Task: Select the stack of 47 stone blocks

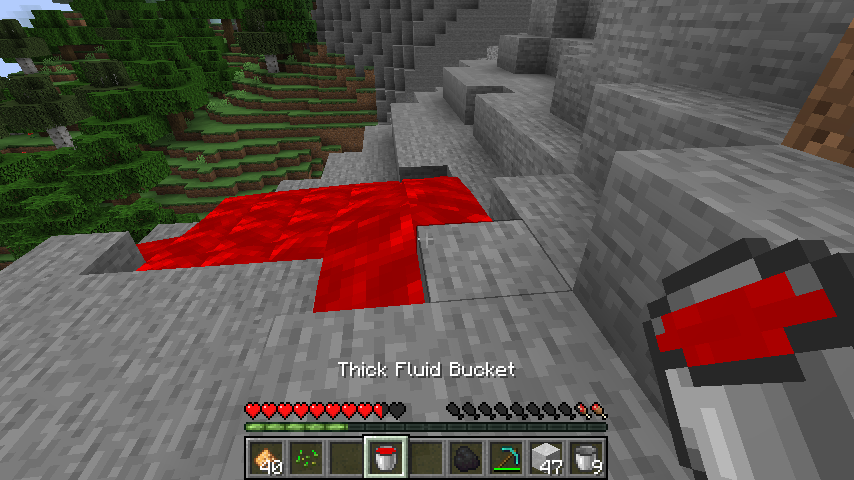Action: (x=546, y=458)
